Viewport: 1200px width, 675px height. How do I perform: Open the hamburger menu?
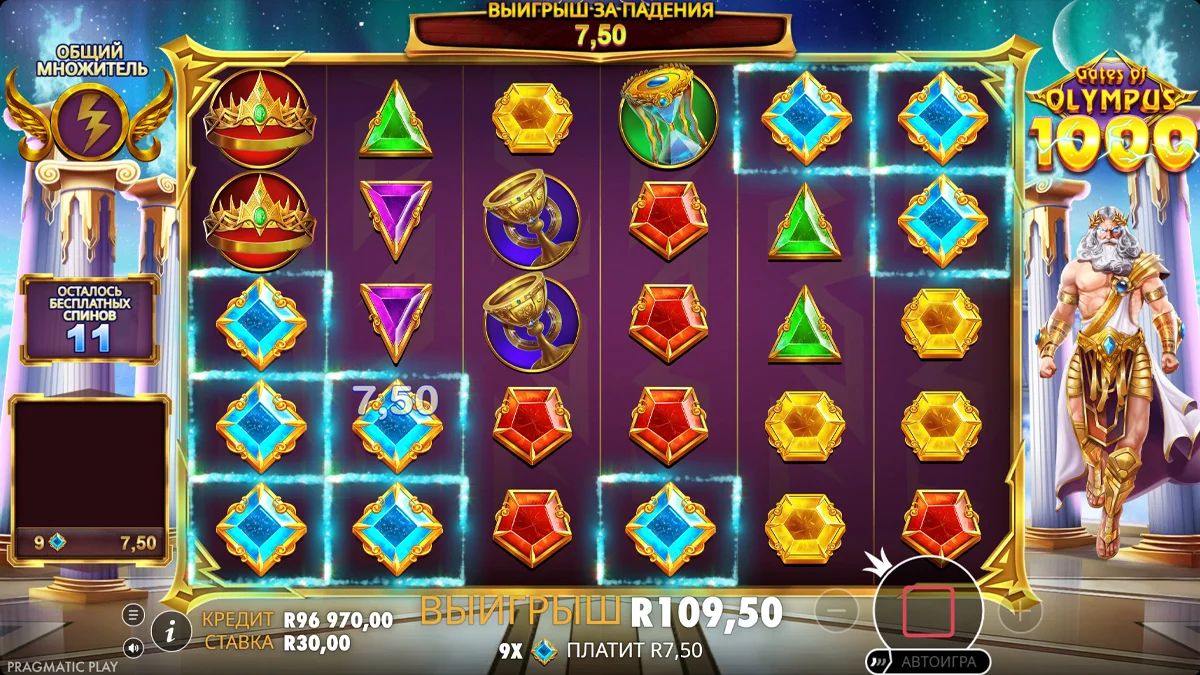click(x=134, y=614)
